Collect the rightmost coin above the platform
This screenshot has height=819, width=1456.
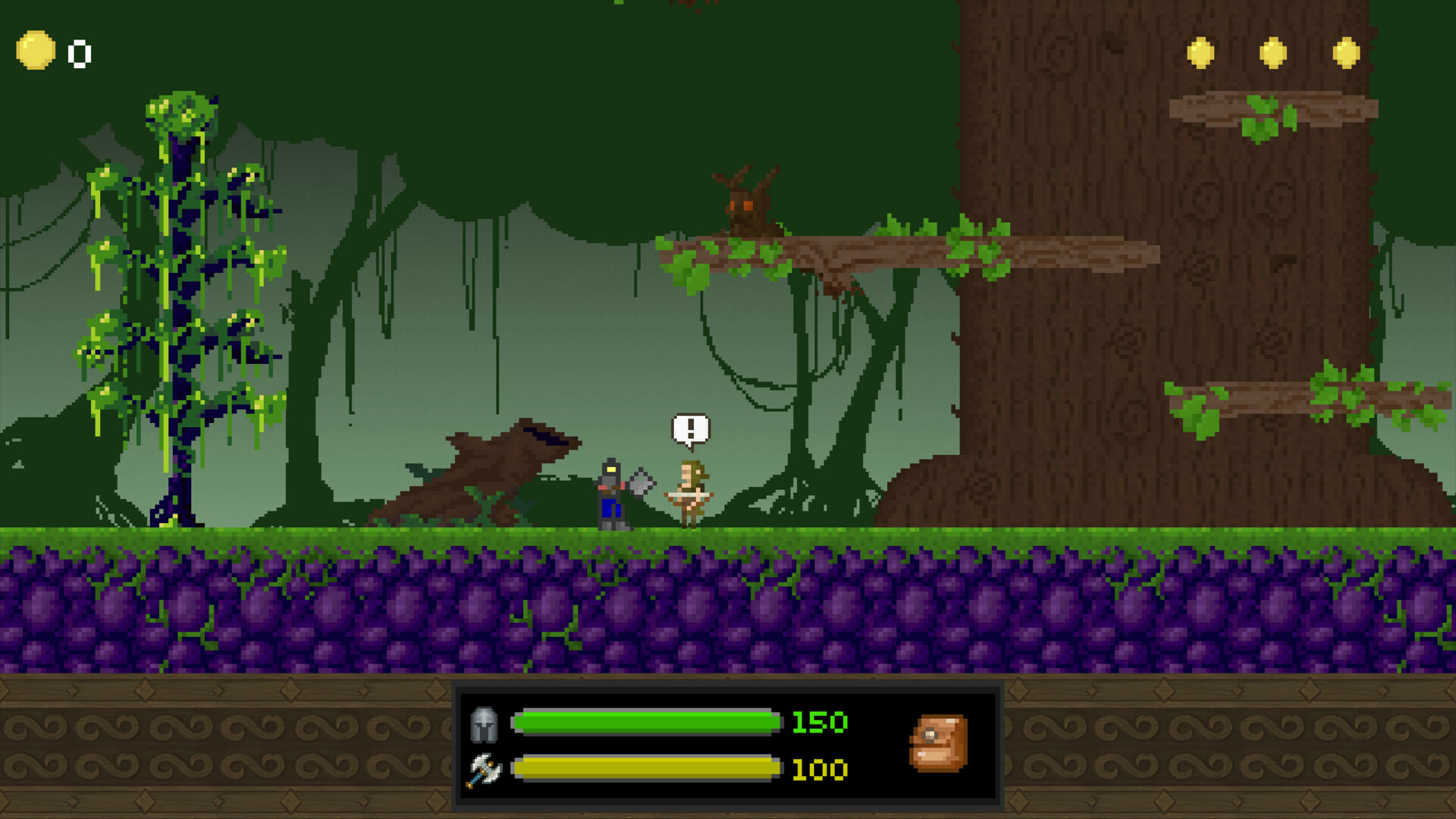click(1348, 54)
